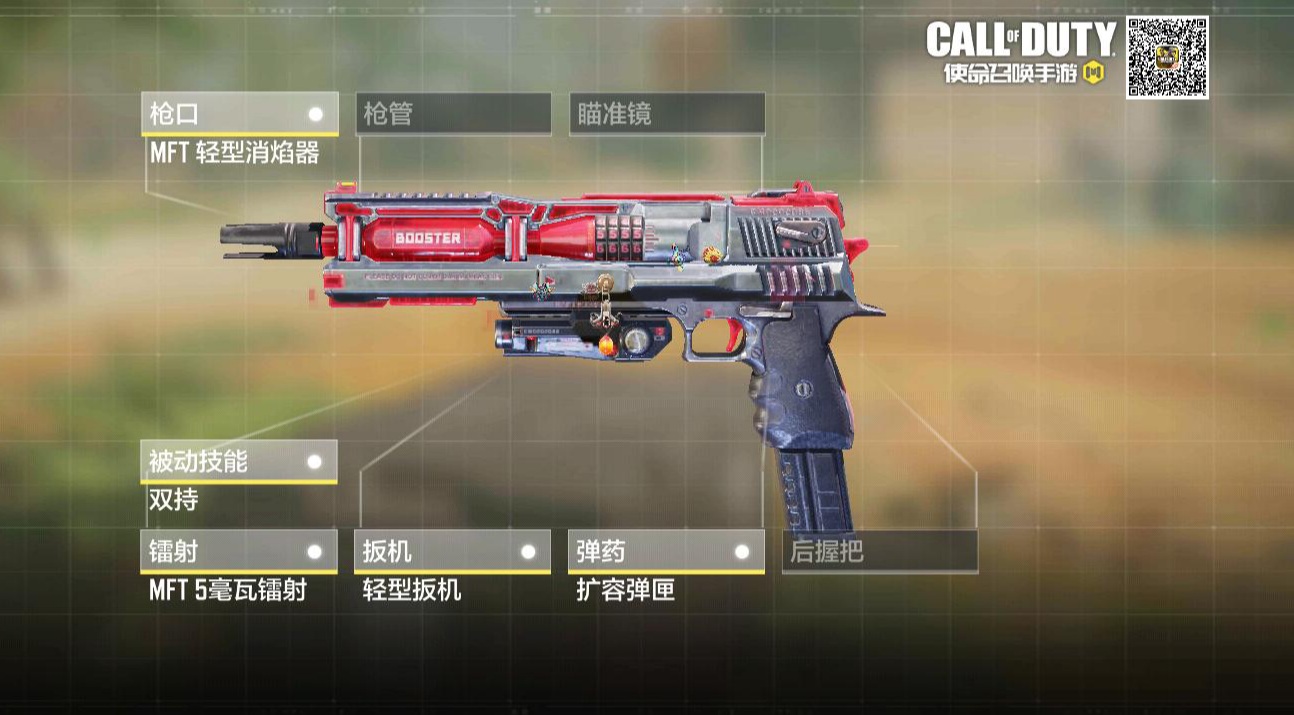Viewport: 1294px width, 715px height.
Task: Select the 镭射 laser attachment slot
Action: 239,551
